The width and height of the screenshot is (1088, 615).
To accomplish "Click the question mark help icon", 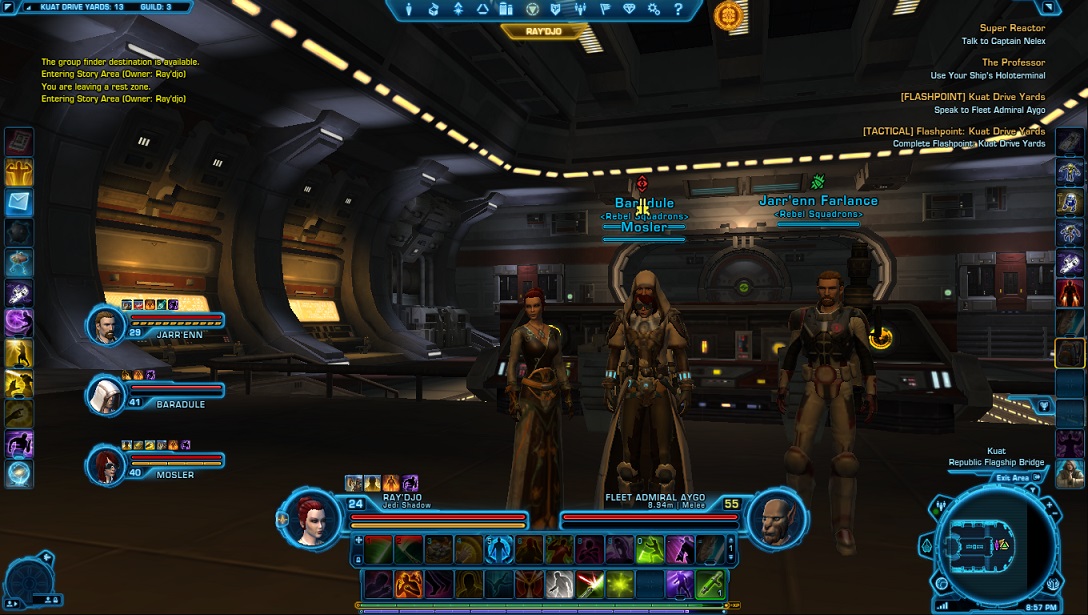I will 679,9.
